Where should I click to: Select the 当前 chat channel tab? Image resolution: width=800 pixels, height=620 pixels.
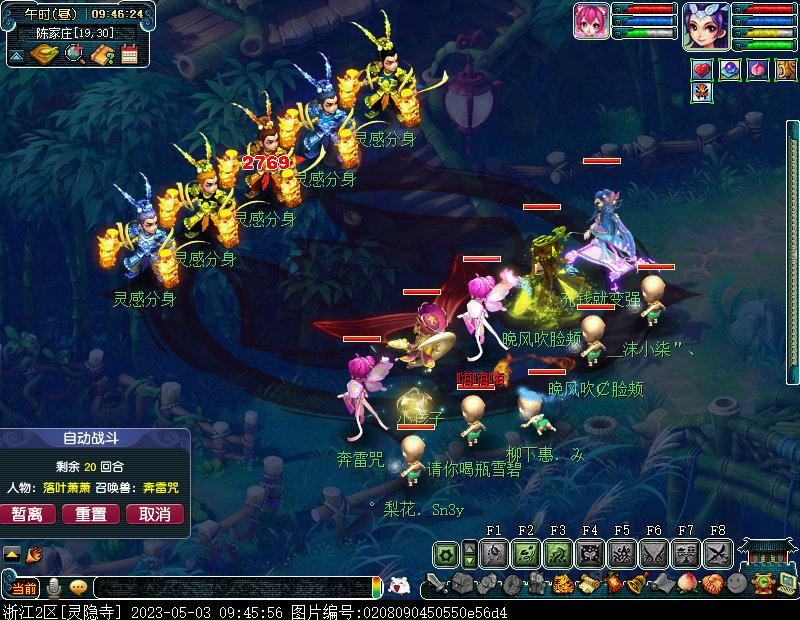(23, 587)
